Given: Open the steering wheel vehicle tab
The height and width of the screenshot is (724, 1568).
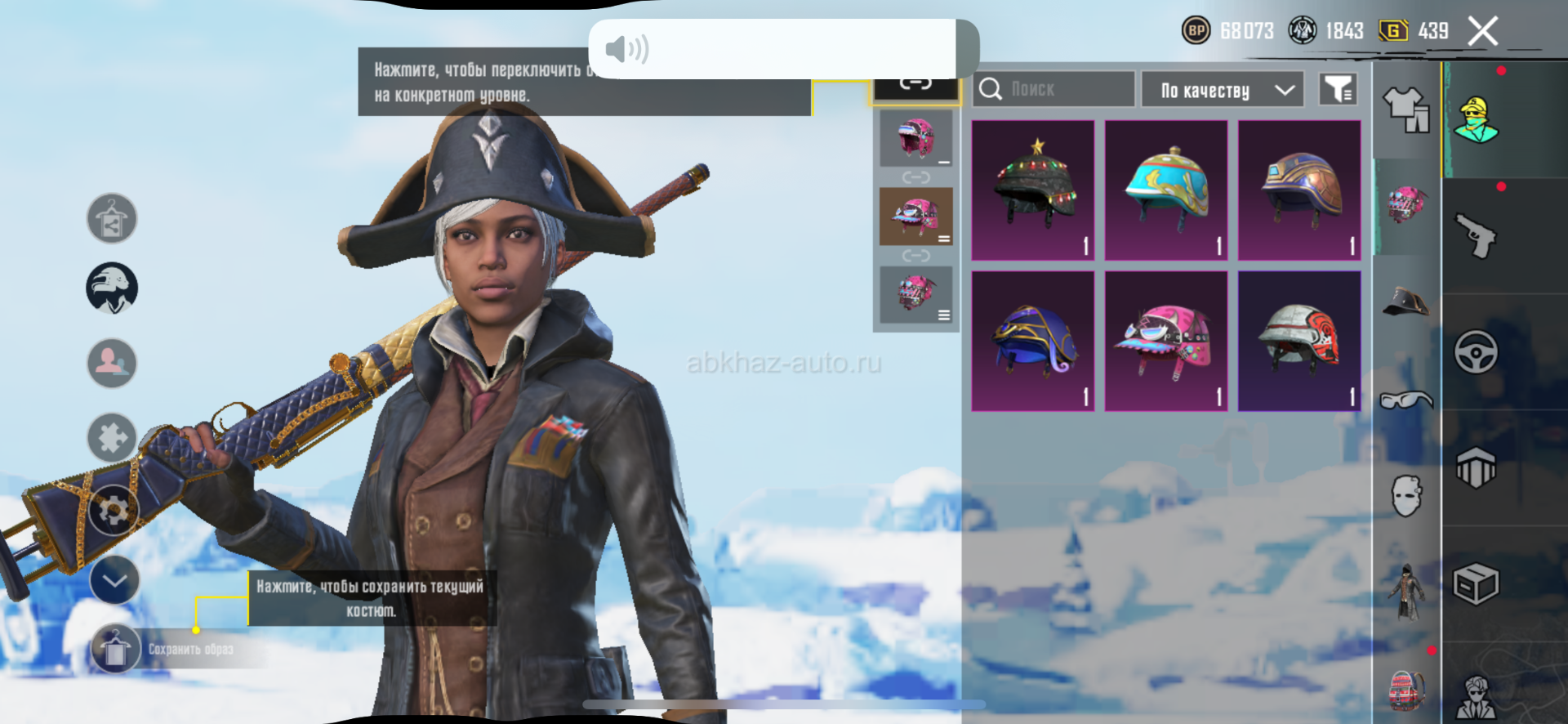Looking at the screenshot, I should 1476,352.
